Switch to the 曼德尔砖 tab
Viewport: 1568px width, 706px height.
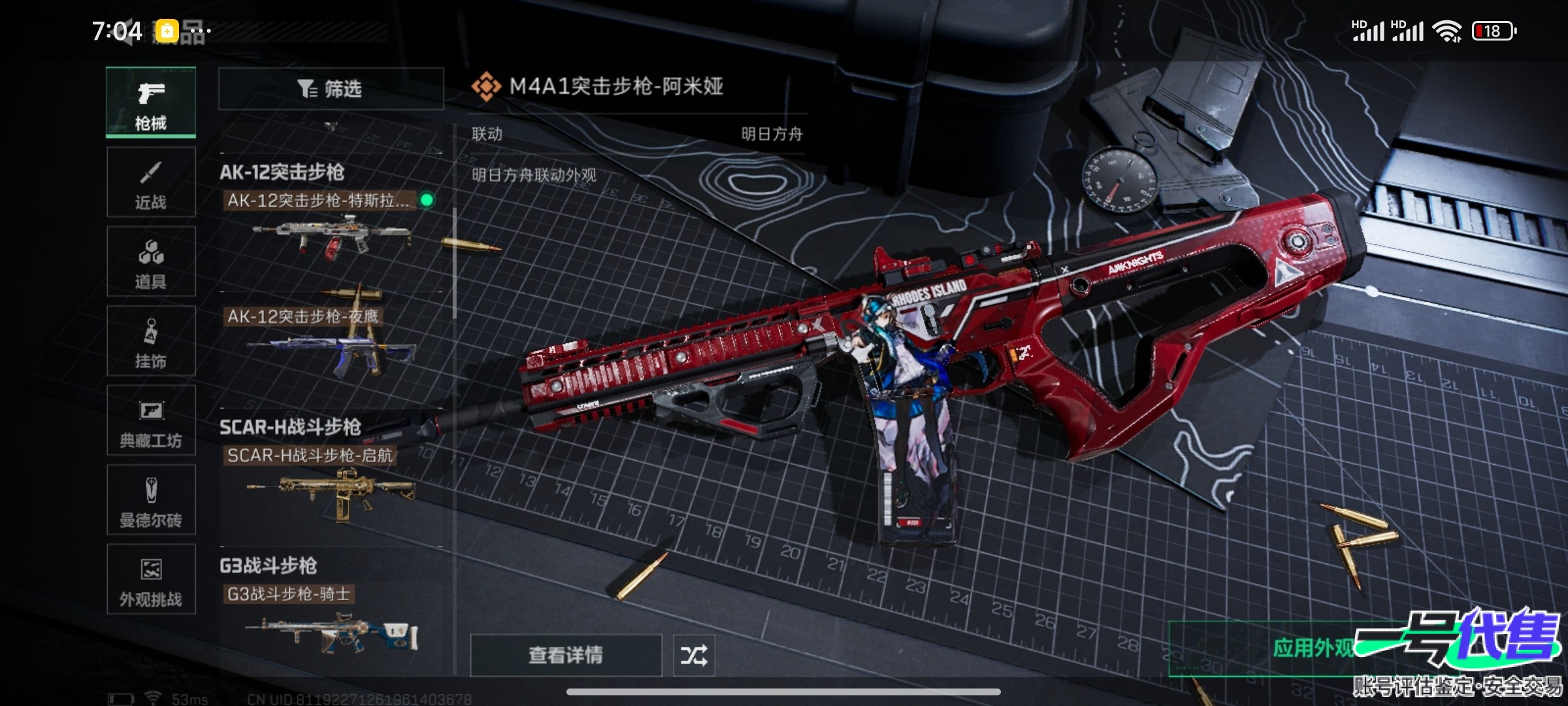point(151,501)
